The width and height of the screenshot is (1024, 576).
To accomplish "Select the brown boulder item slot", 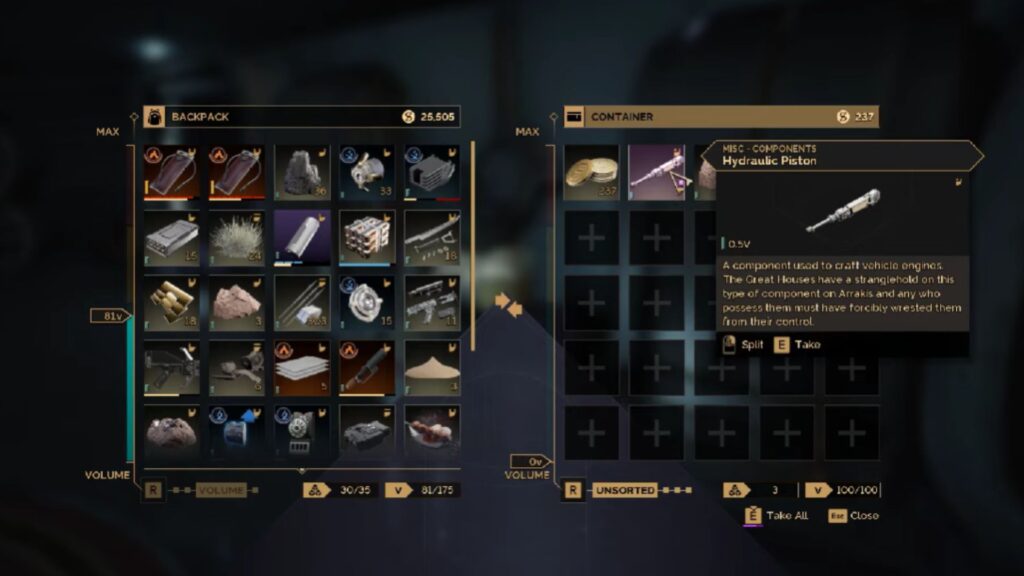I will pyautogui.click(x=172, y=431).
